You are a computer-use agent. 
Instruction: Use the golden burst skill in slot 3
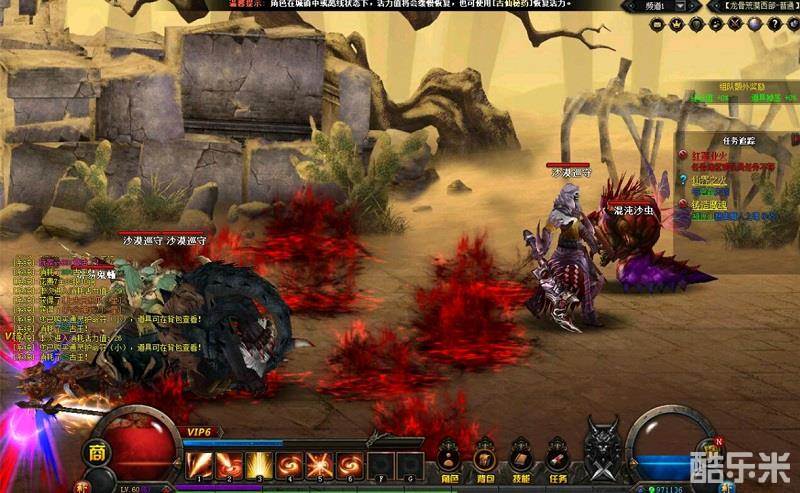[260, 465]
